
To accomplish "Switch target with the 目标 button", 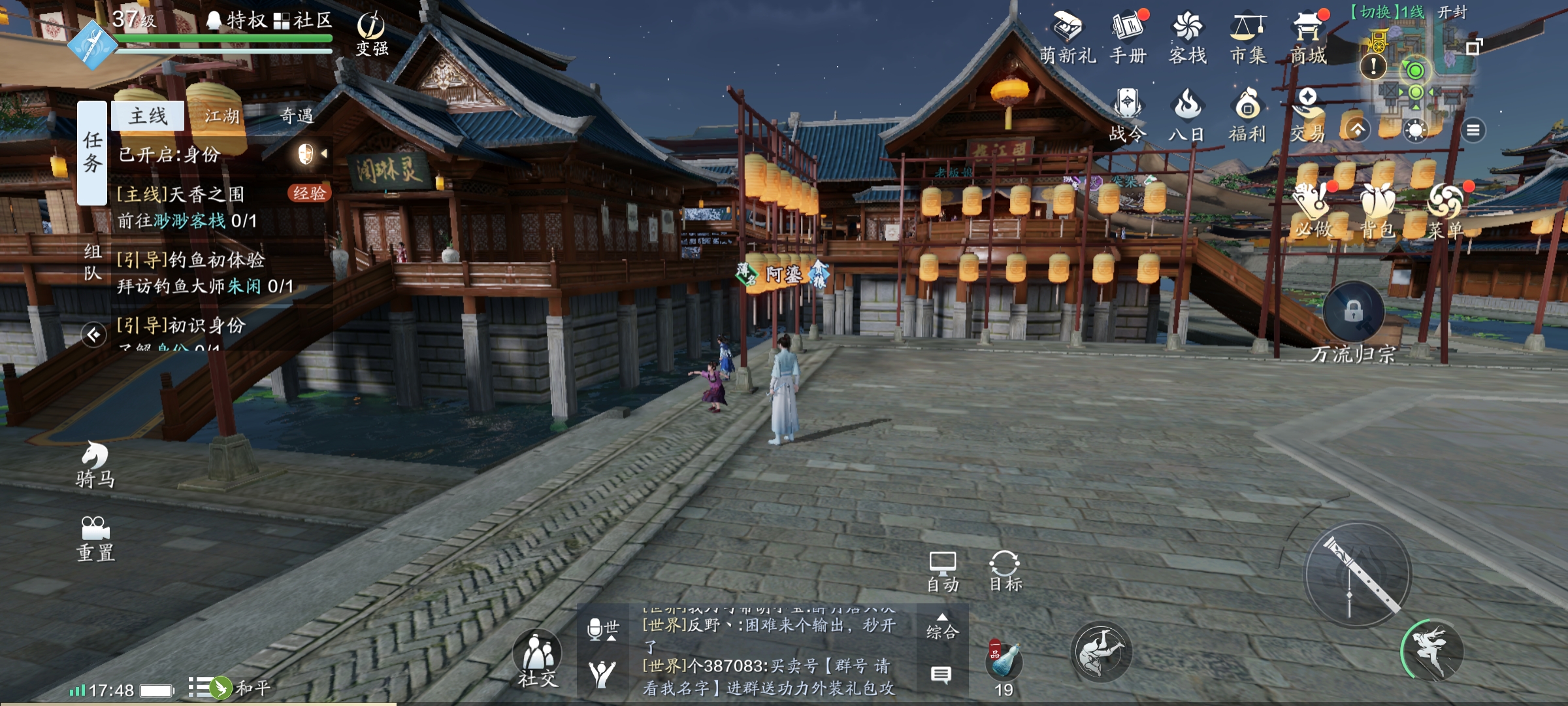I will coord(1005,571).
